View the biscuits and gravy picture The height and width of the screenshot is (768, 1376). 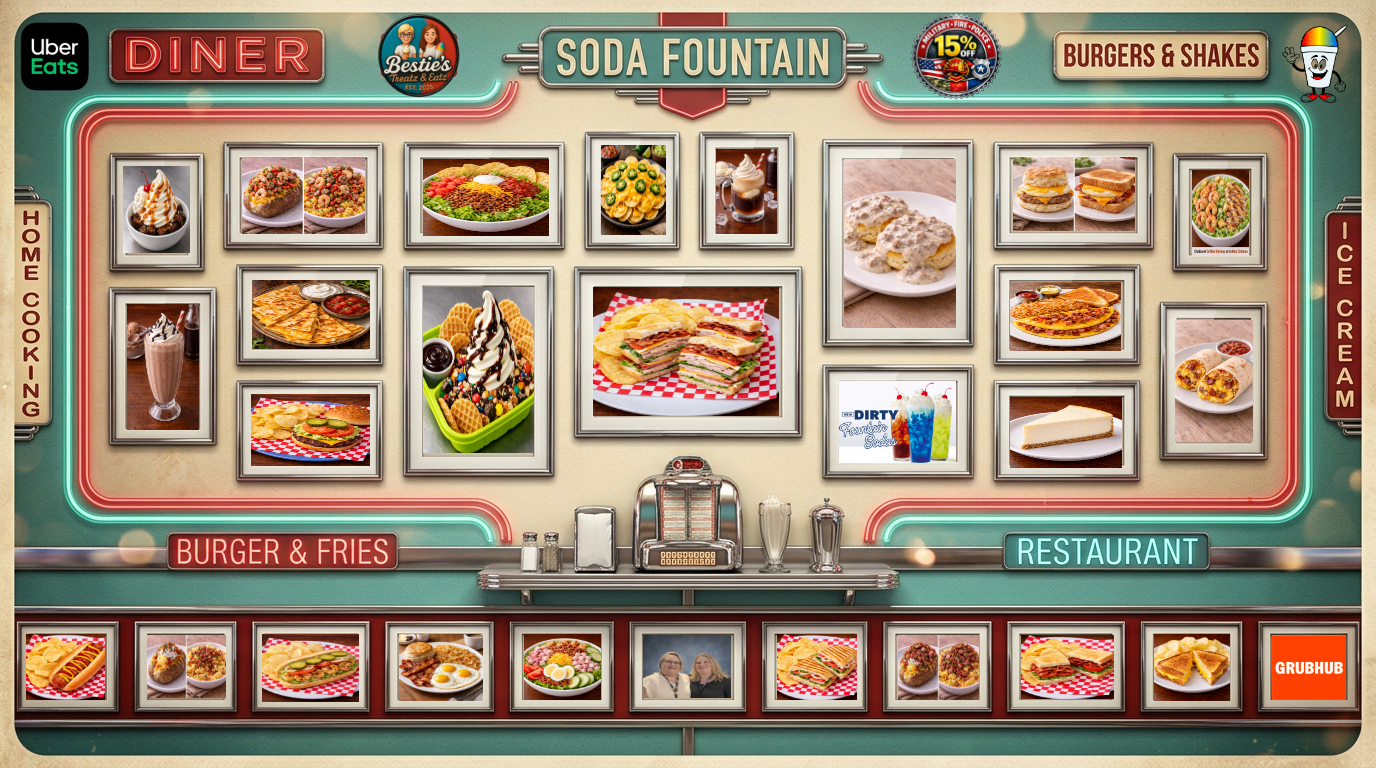tap(898, 243)
